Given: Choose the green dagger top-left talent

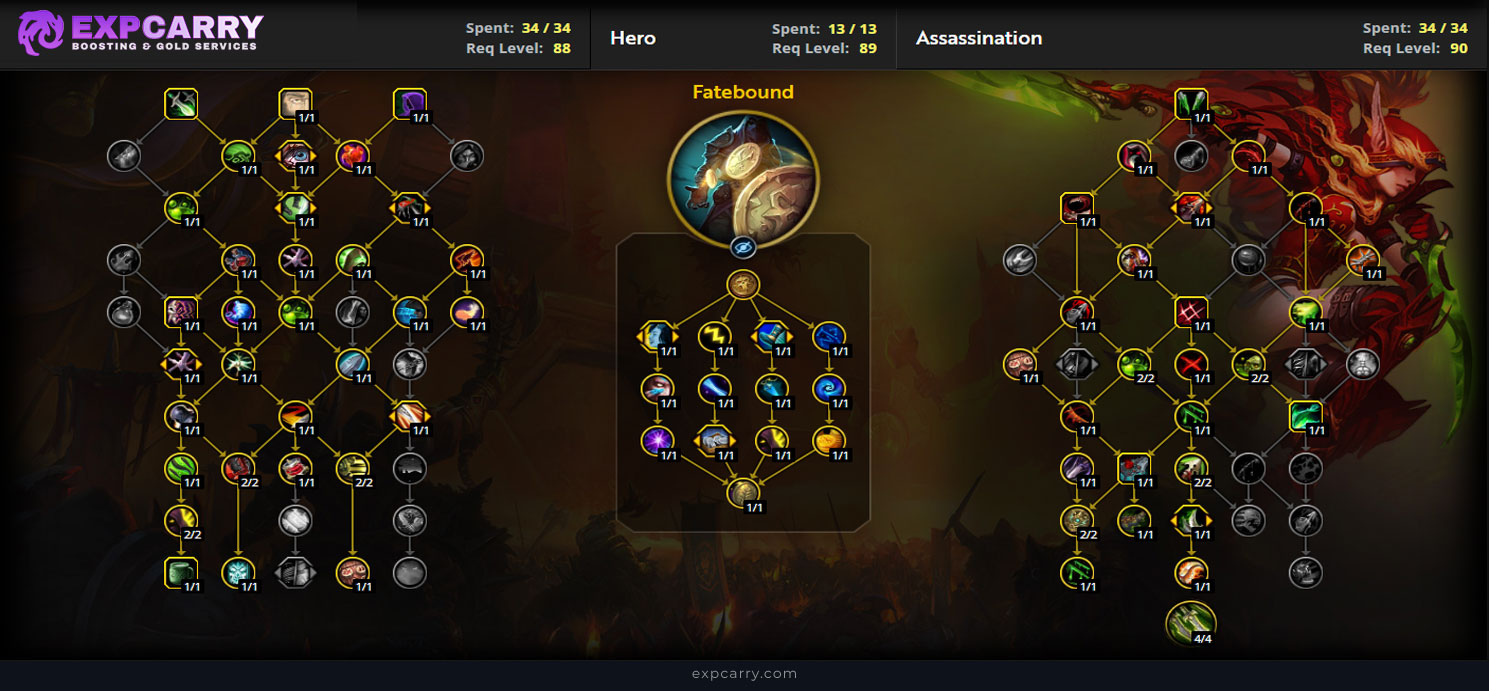Looking at the screenshot, I should [x=181, y=103].
